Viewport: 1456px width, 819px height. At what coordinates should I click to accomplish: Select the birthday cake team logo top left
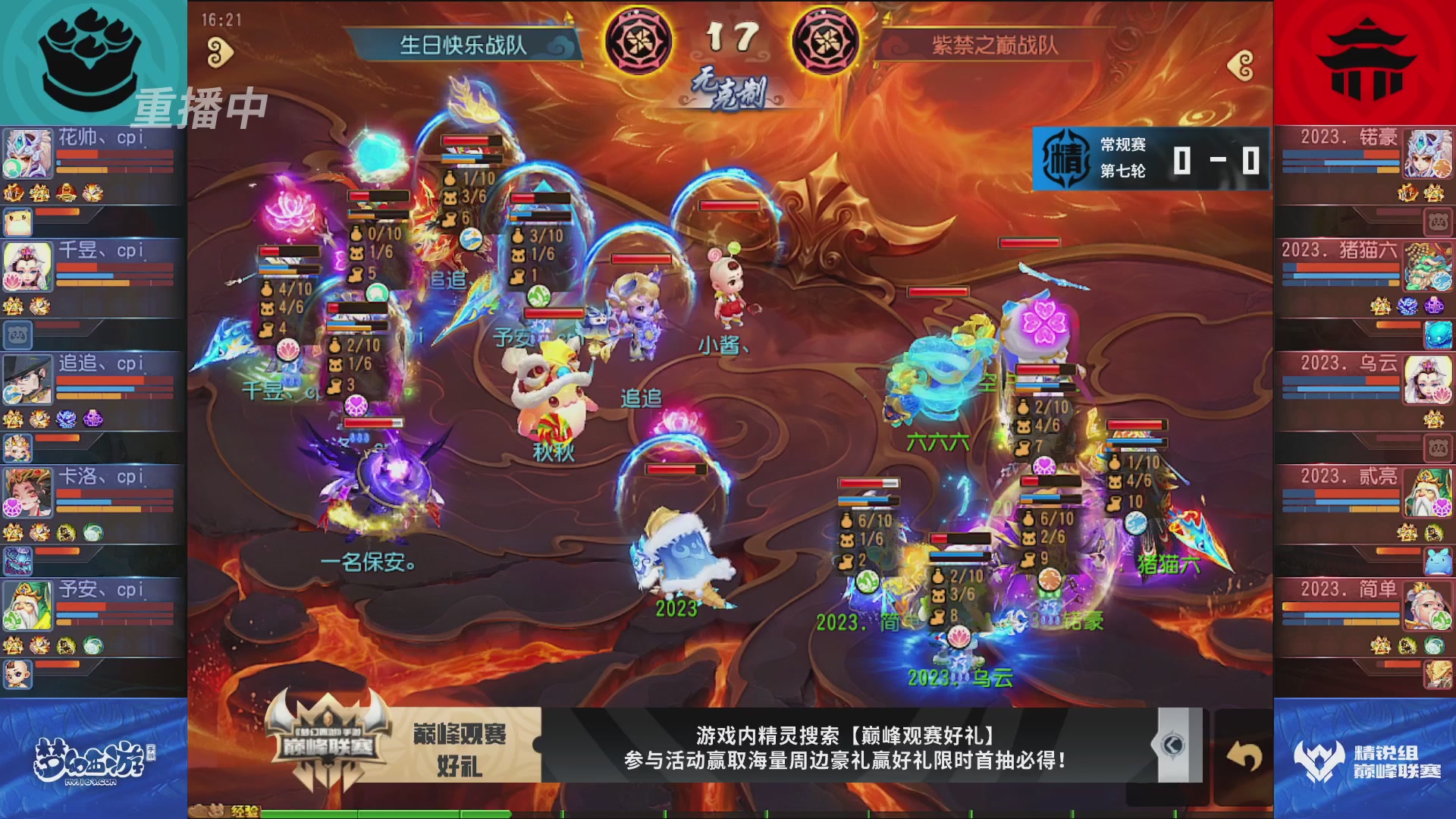[91, 53]
